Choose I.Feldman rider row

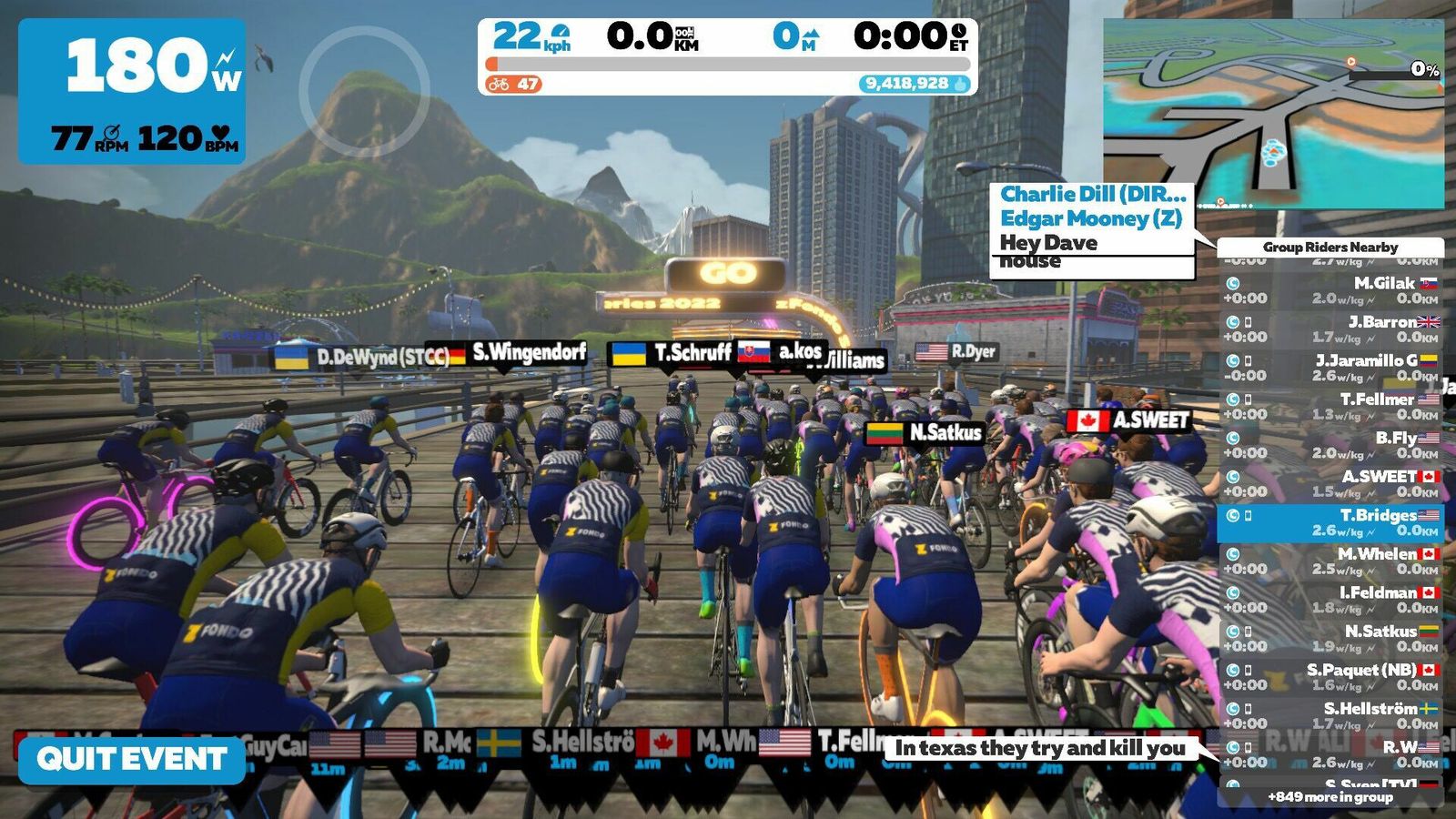(1330, 600)
